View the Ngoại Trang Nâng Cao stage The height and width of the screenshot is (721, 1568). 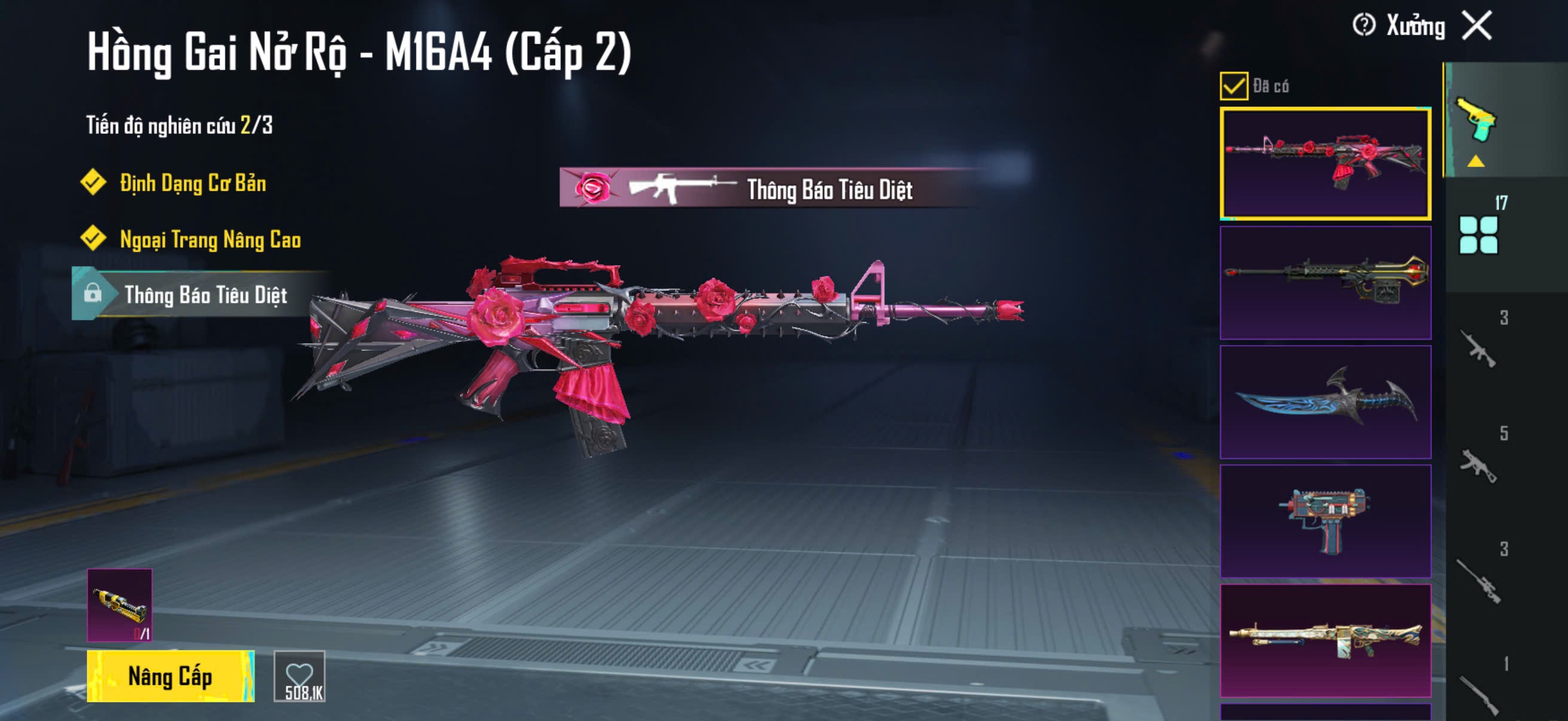click(210, 240)
